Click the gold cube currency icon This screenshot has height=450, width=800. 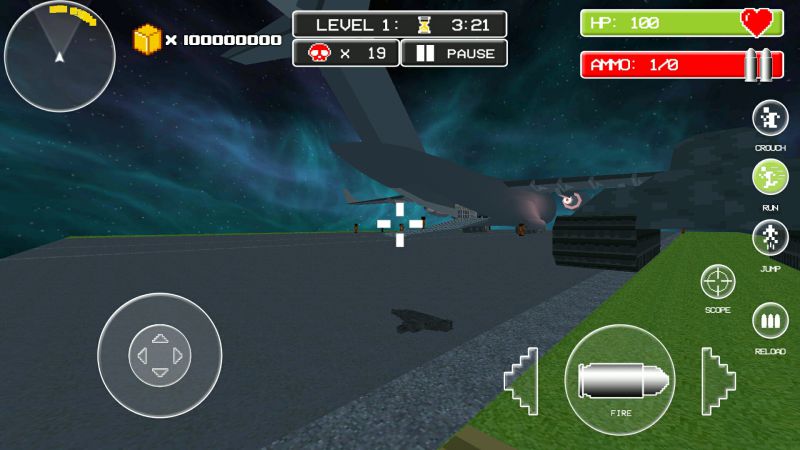coord(147,40)
